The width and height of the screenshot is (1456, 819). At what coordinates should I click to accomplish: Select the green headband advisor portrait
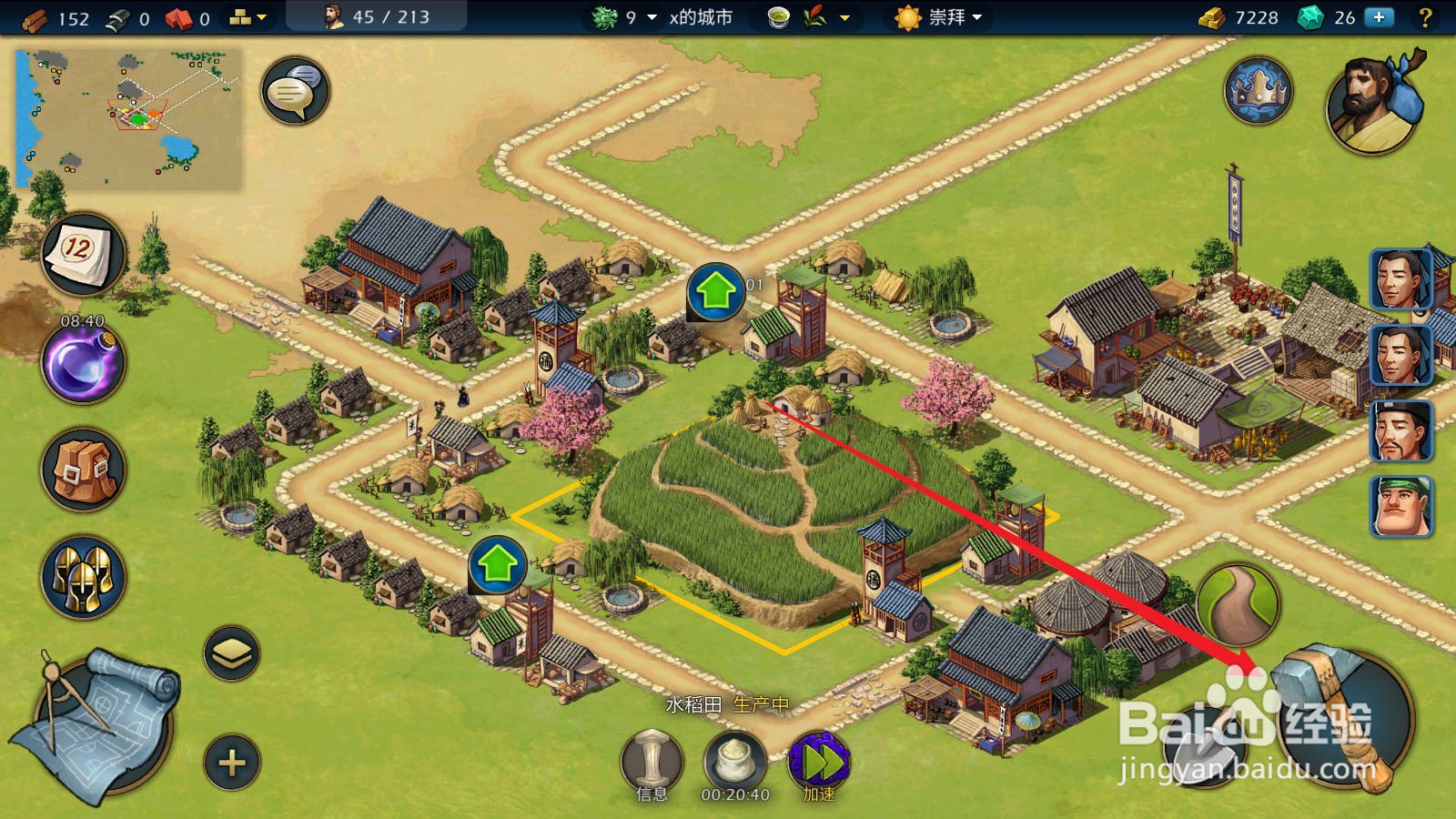tap(1401, 507)
